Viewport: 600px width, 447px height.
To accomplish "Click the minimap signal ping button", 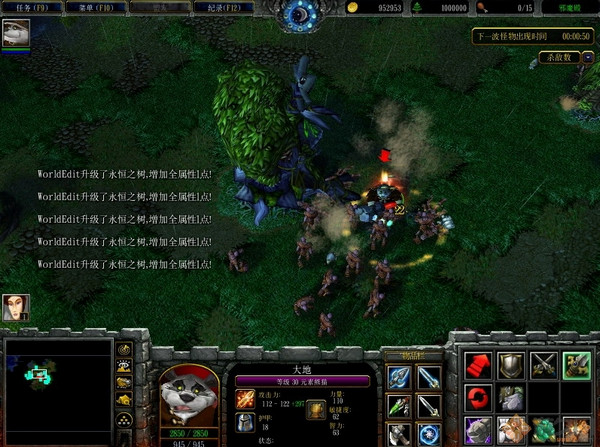I will 125,350.
